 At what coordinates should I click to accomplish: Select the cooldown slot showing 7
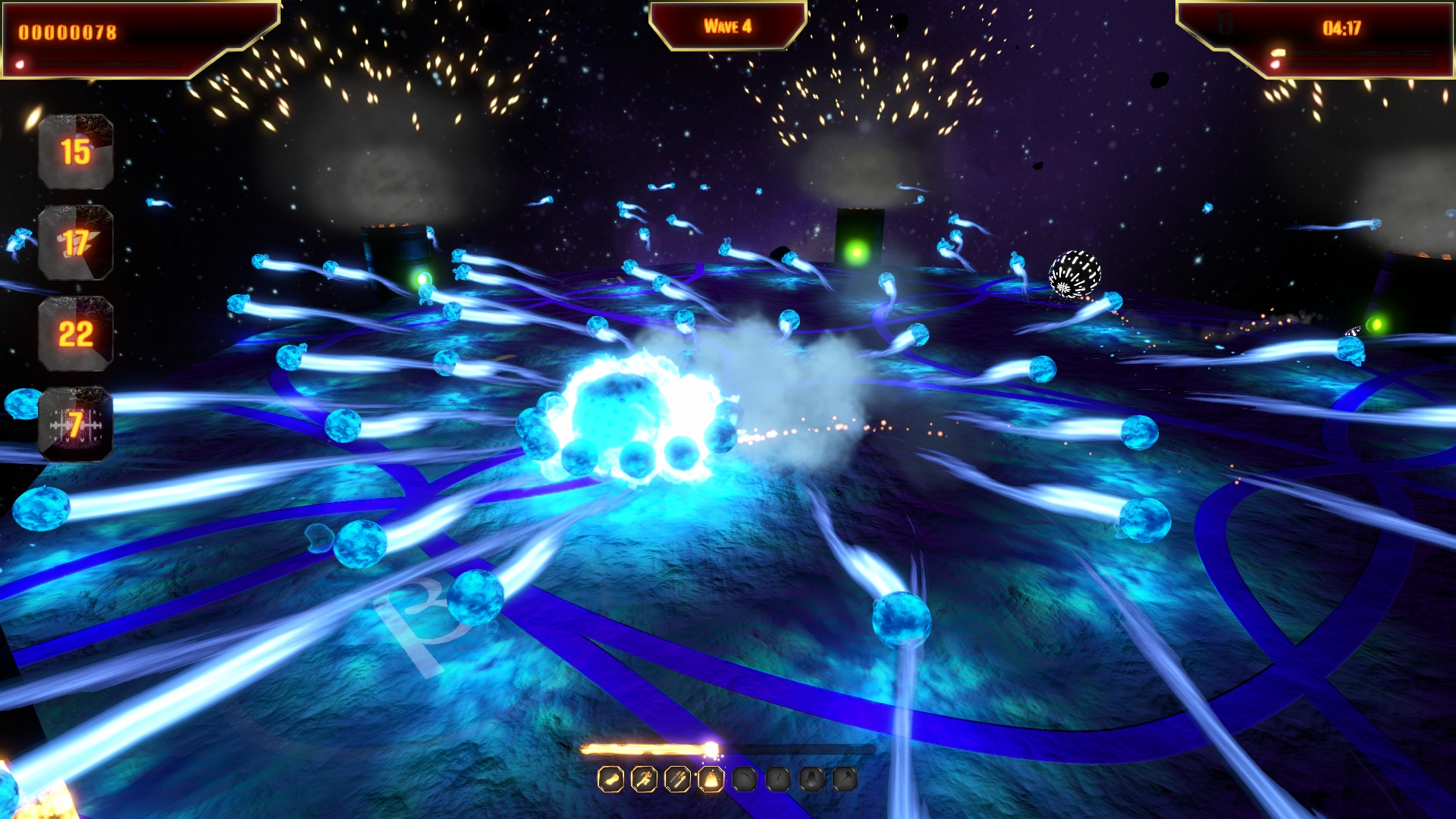76,424
